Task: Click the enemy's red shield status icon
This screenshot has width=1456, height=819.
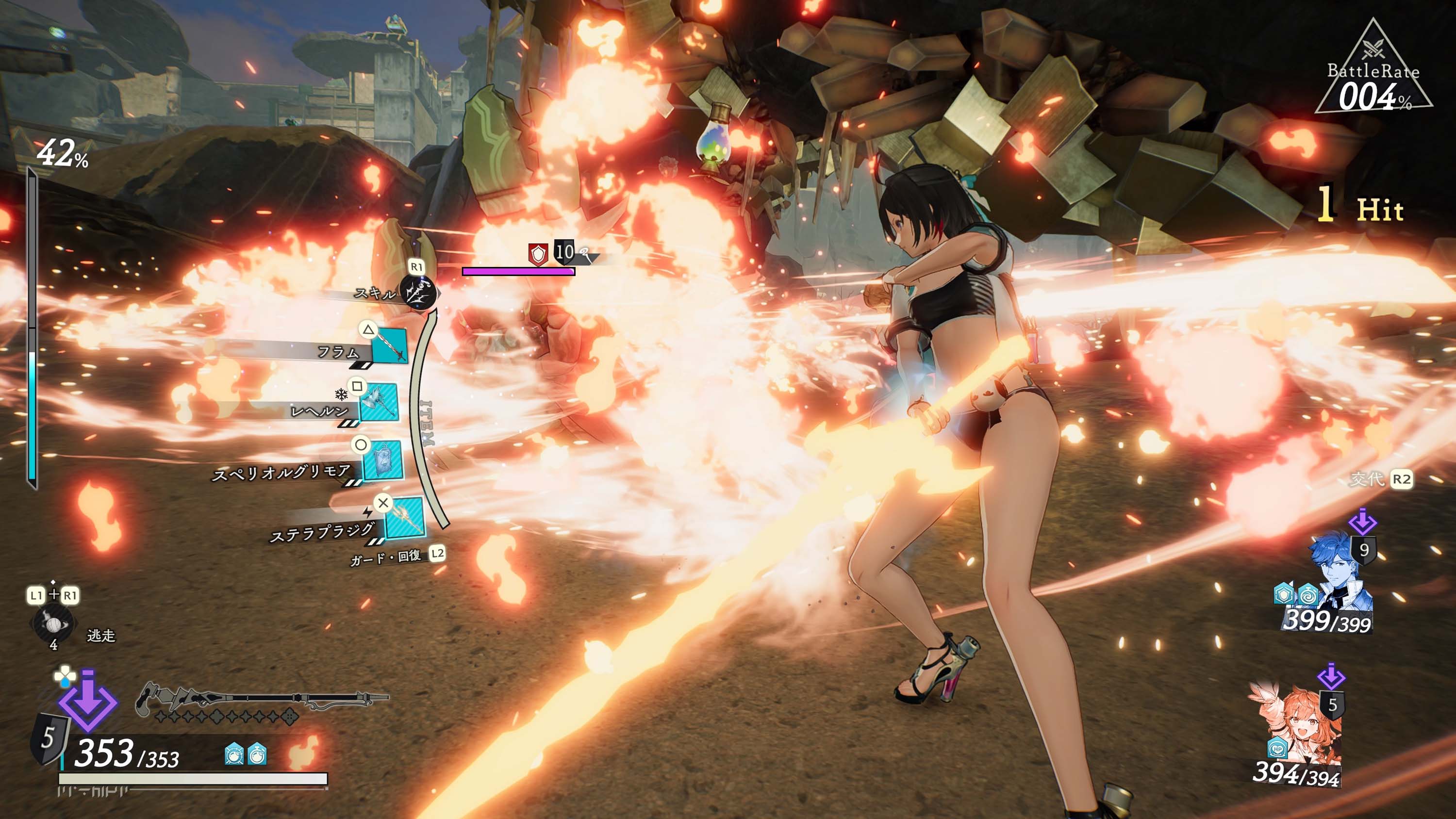Action: 538,254
